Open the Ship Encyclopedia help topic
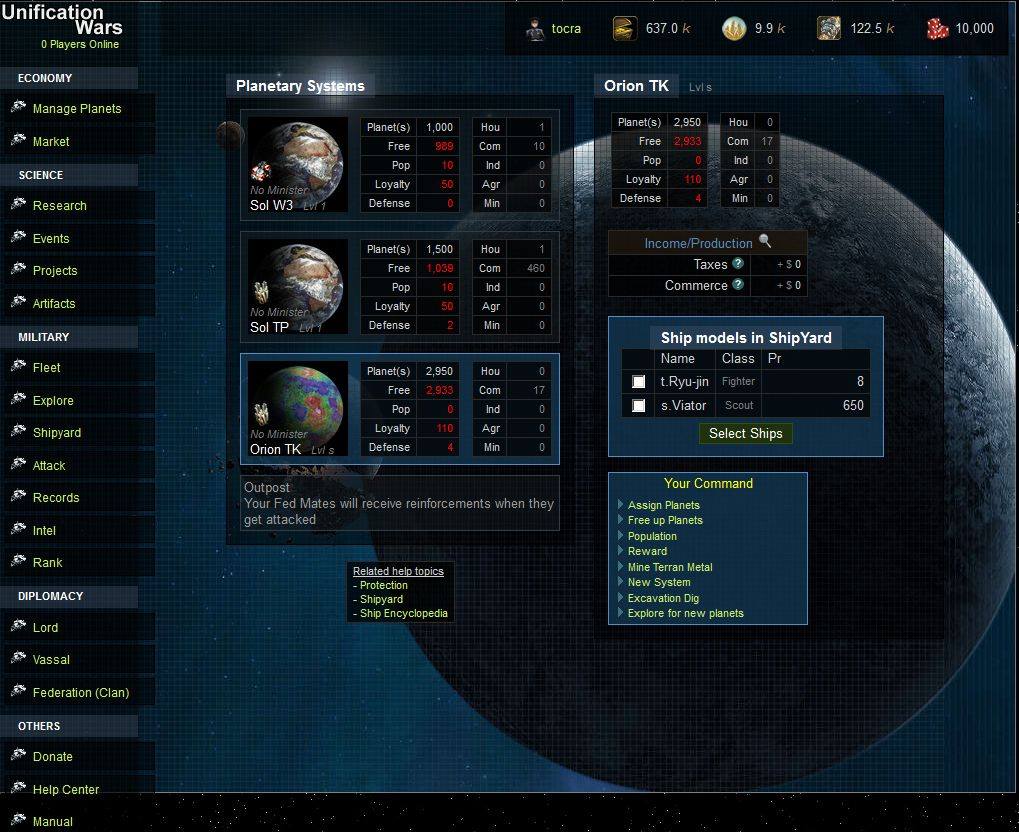The image size is (1019, 832). [x=403, y=614]
